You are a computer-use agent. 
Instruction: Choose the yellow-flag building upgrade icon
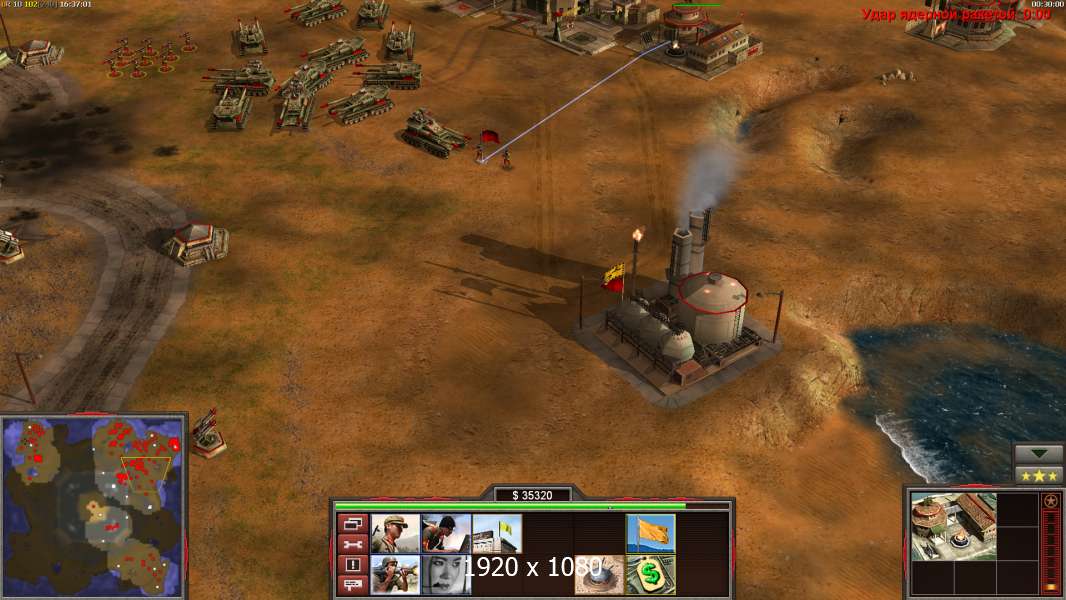[x=497, y=534]
